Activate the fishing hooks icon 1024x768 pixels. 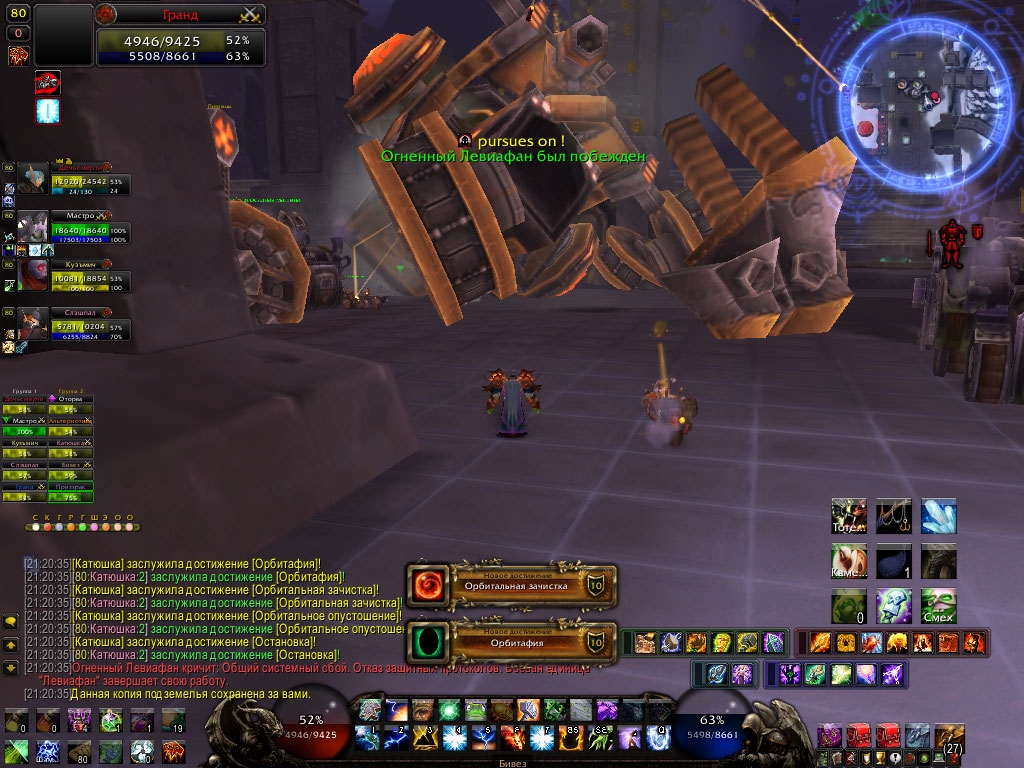tap(894, 516)
